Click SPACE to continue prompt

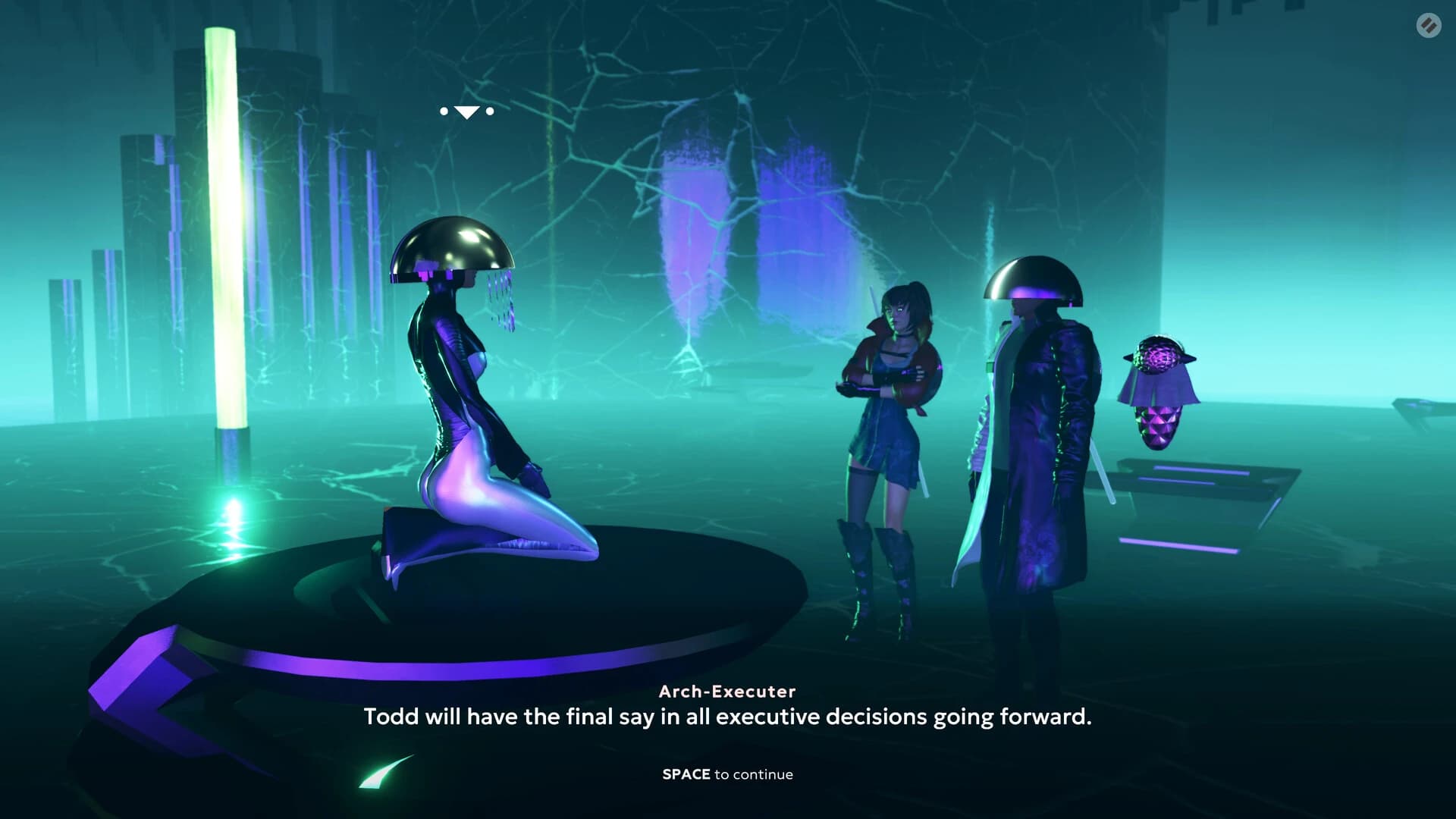coord(727,774)
